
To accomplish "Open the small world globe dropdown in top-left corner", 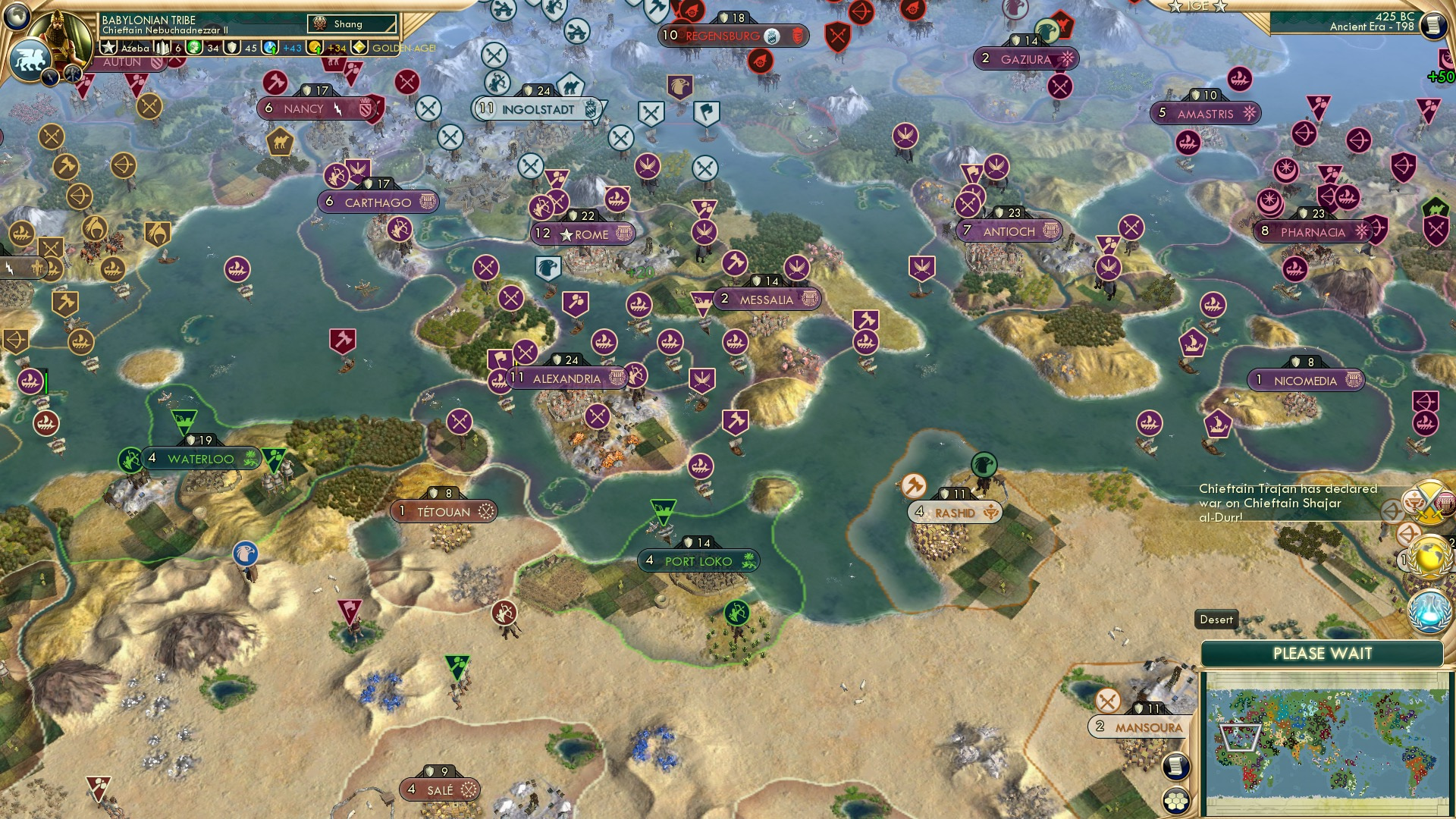I will point(17,17).
